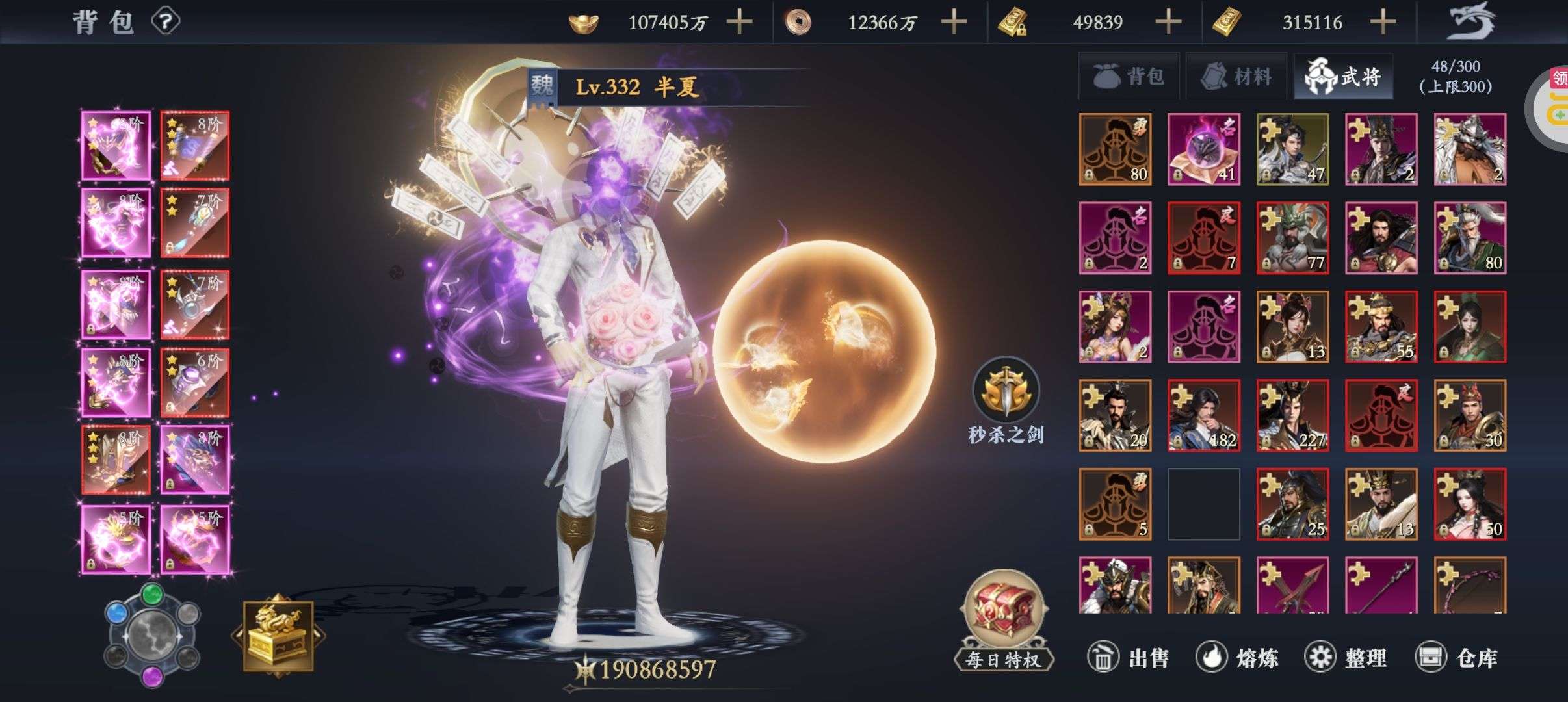Image resolution: width=1568 pixels, height=702 pixels.
Task: Close the bag via dragon icon
Action: (x=1471, y=21)
